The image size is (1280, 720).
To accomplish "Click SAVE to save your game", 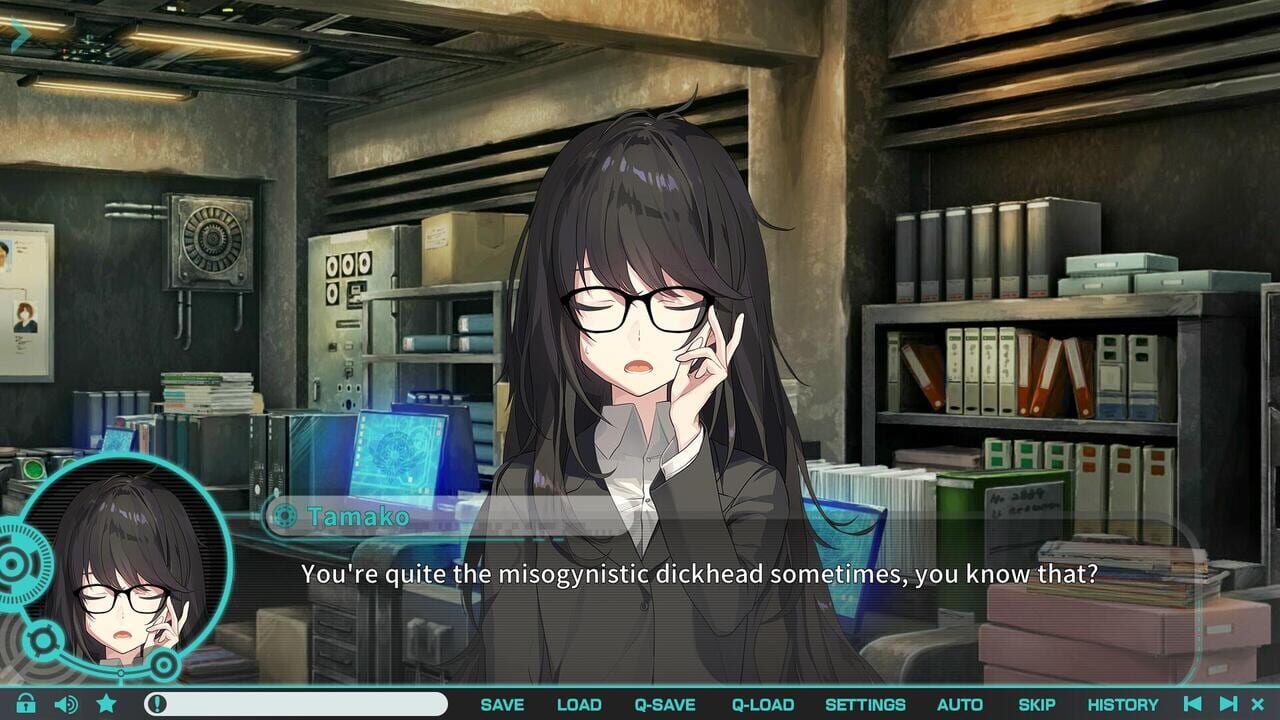I will [x=503, y=704].
